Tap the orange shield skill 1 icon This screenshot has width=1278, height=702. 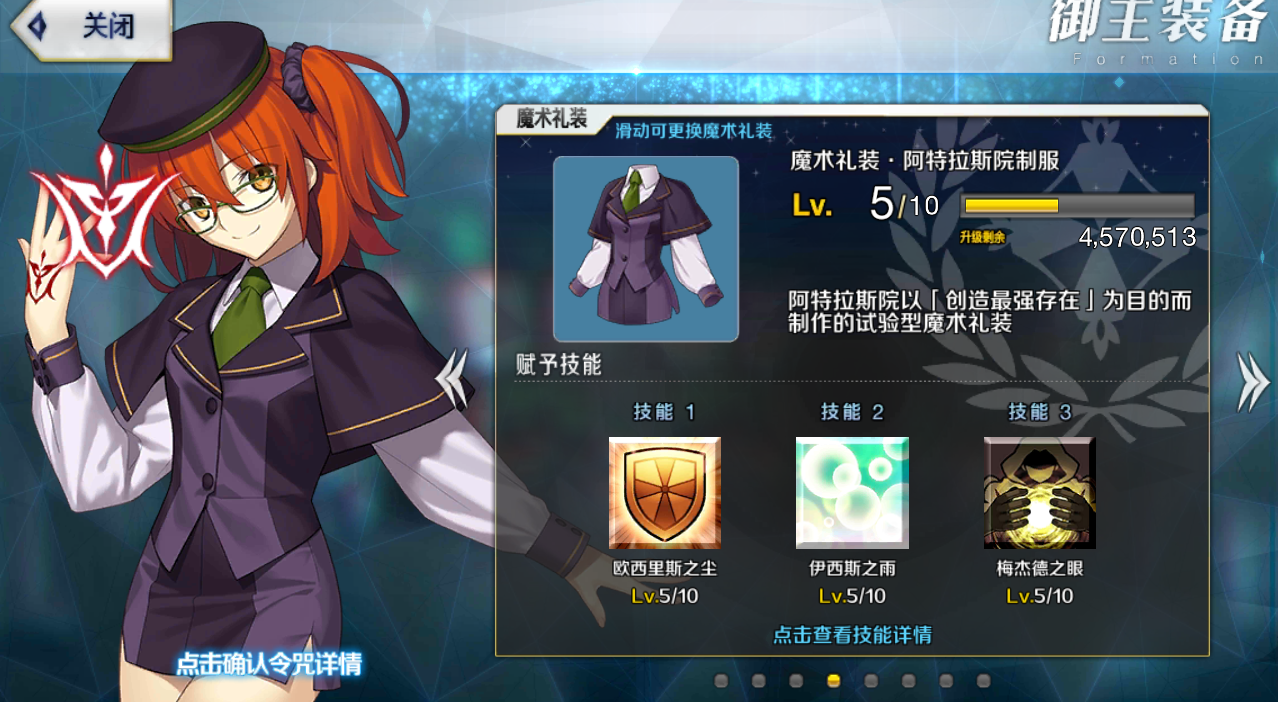(664, 493)
